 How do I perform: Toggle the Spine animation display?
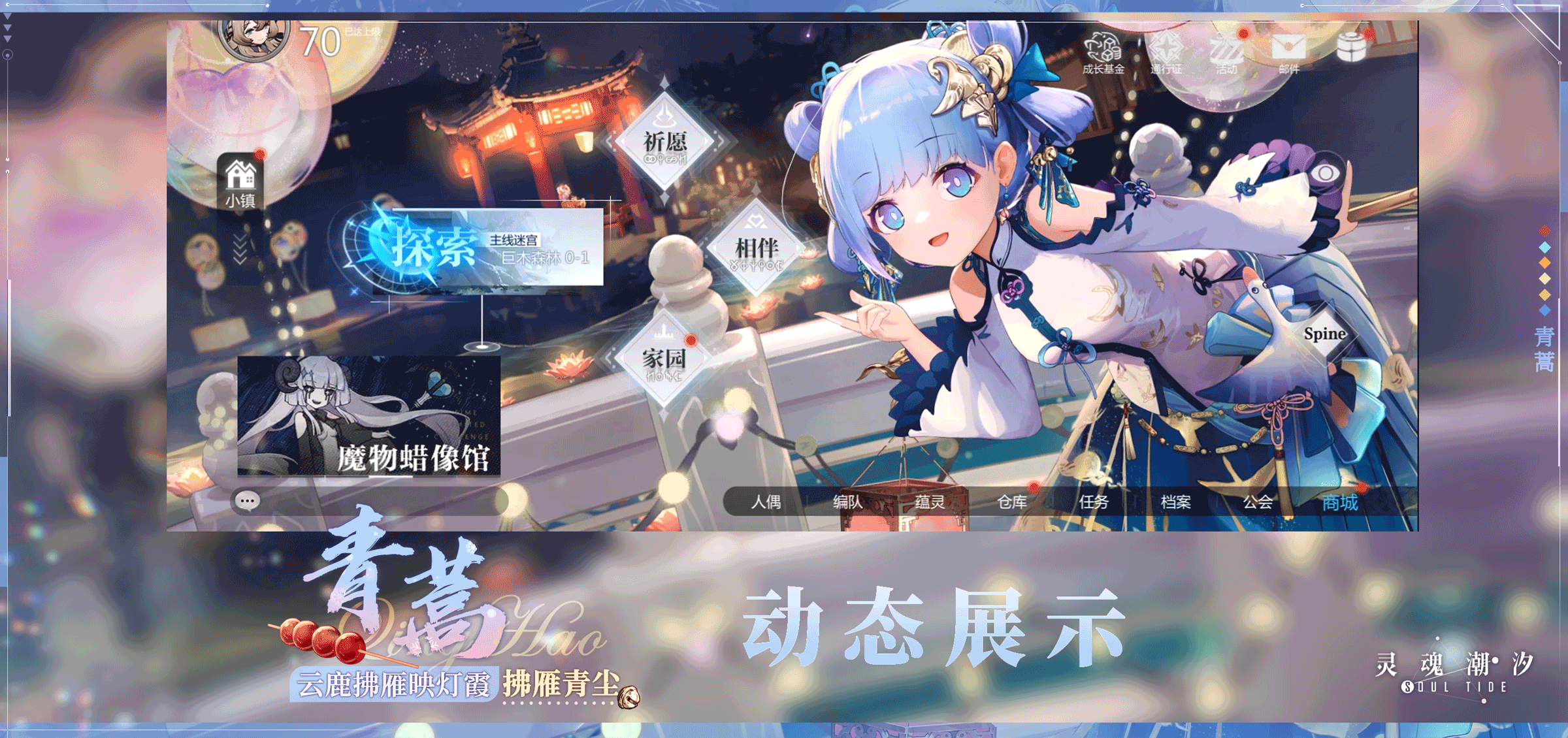point(1327,334)
